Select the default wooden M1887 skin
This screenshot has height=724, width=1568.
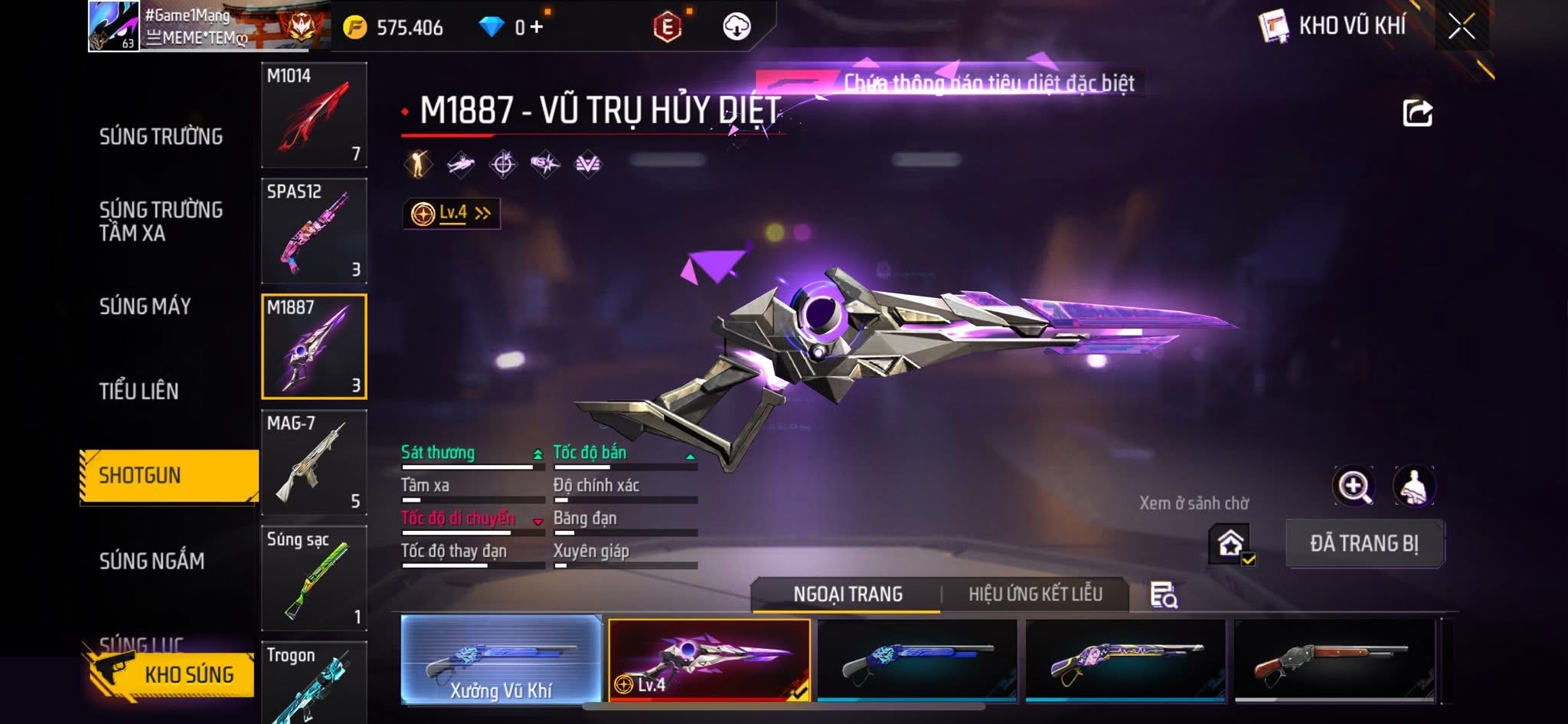(1334, 660)
